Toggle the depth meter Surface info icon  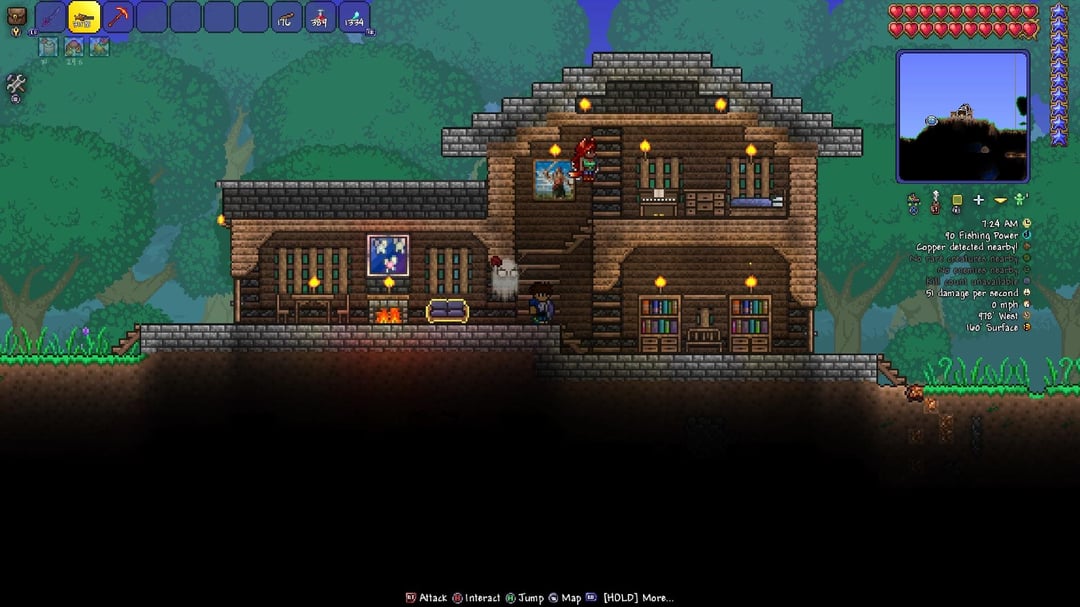coord(1026,327)
